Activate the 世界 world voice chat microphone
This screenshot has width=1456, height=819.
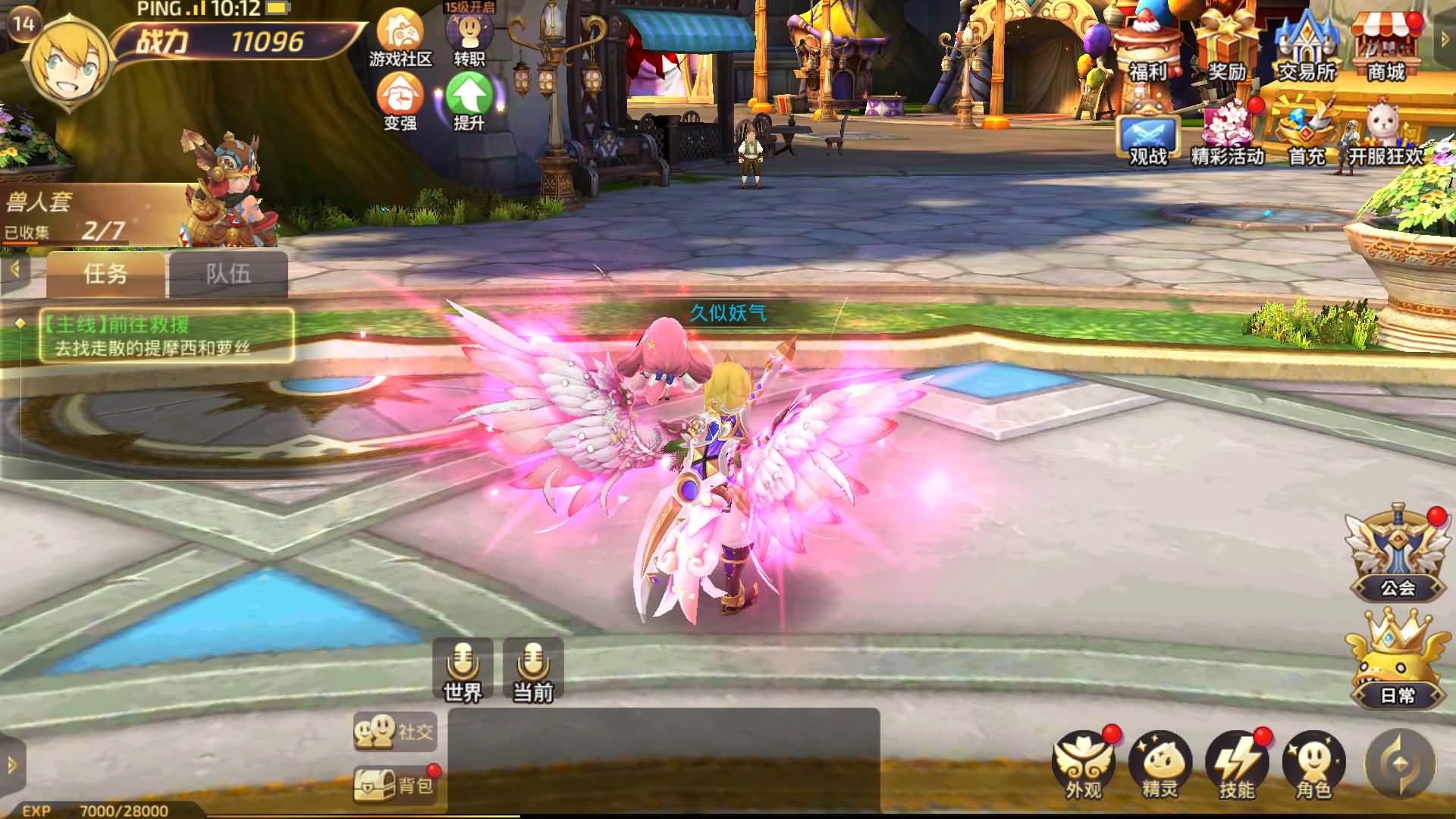(463, 668)
